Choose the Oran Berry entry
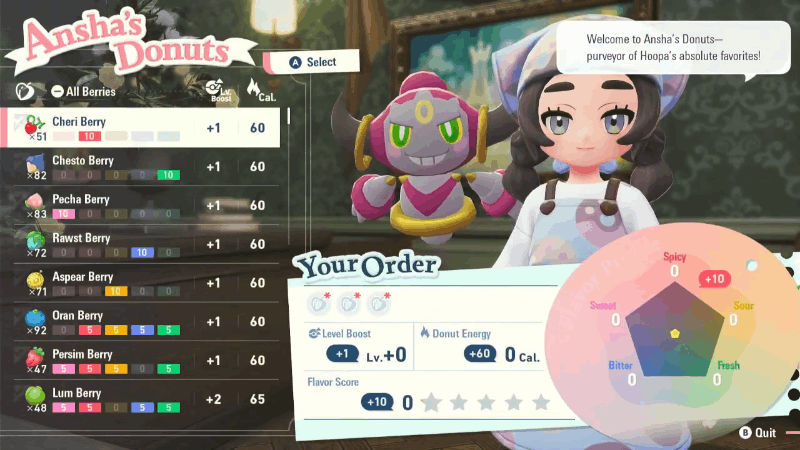 point(140,322)
